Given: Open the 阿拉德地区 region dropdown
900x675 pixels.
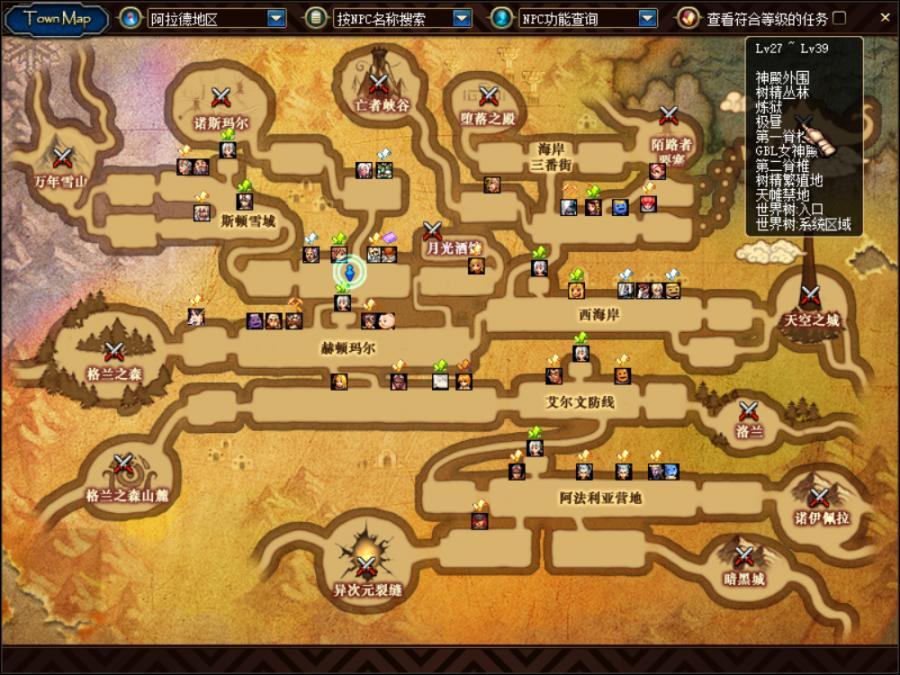Looking at the screenshot, I should (x=276, y=18).
